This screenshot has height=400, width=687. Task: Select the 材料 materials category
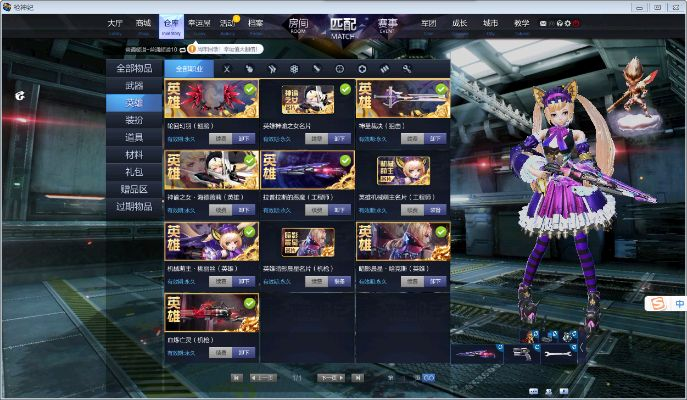coord(134,155)
